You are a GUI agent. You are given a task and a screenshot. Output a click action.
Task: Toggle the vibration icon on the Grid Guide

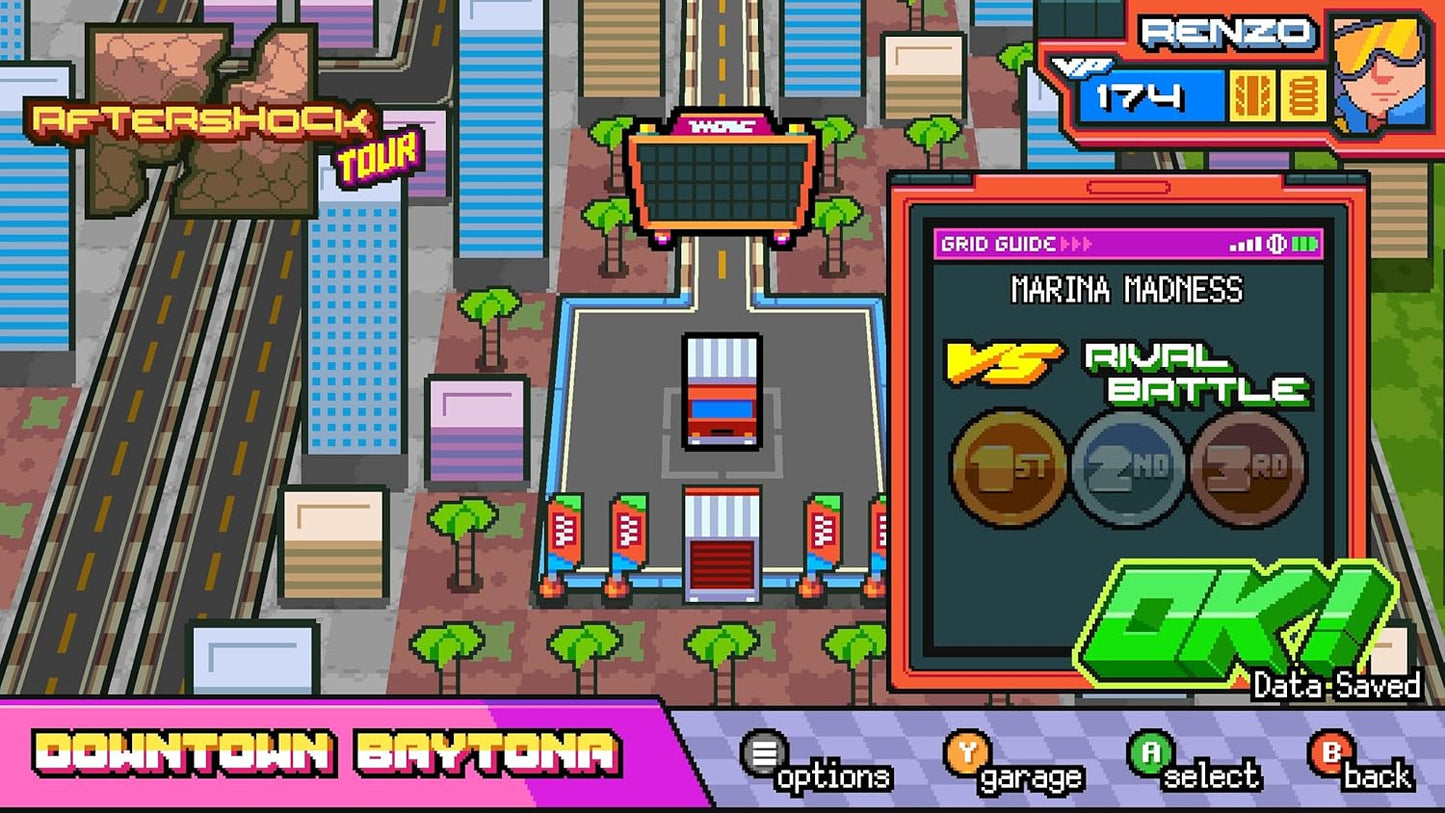click(1276, 244)
